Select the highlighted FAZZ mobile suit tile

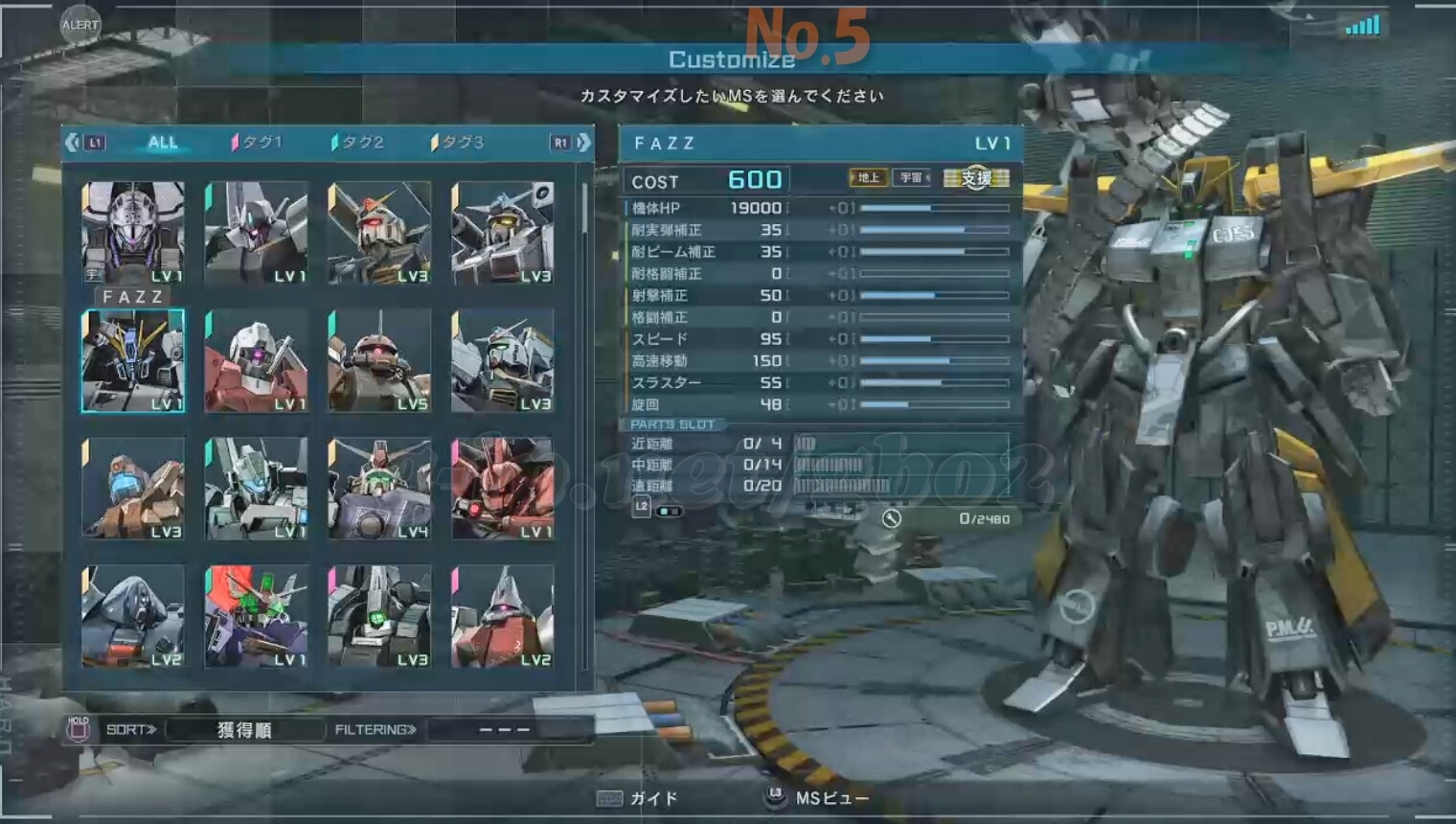tap(133, 361)
